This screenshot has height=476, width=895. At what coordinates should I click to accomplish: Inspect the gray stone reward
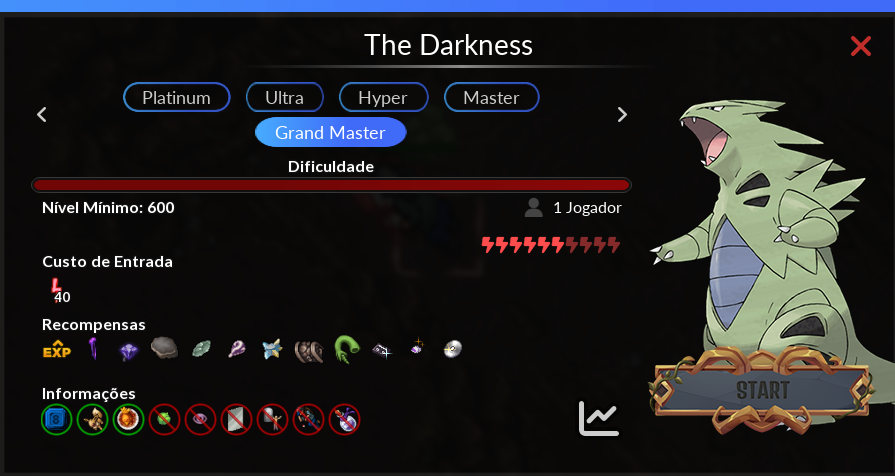click(164, 348)
